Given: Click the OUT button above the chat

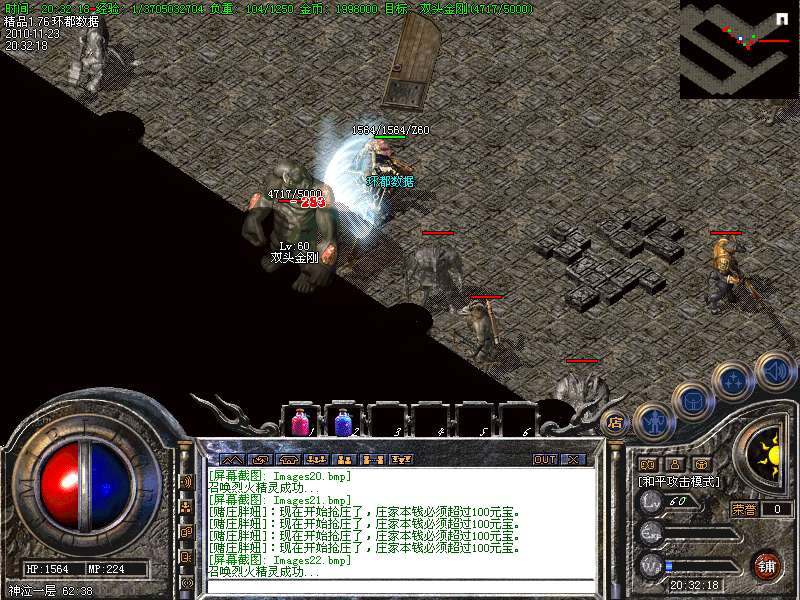Looking at the screenshot, I should (x=544, y=460).
